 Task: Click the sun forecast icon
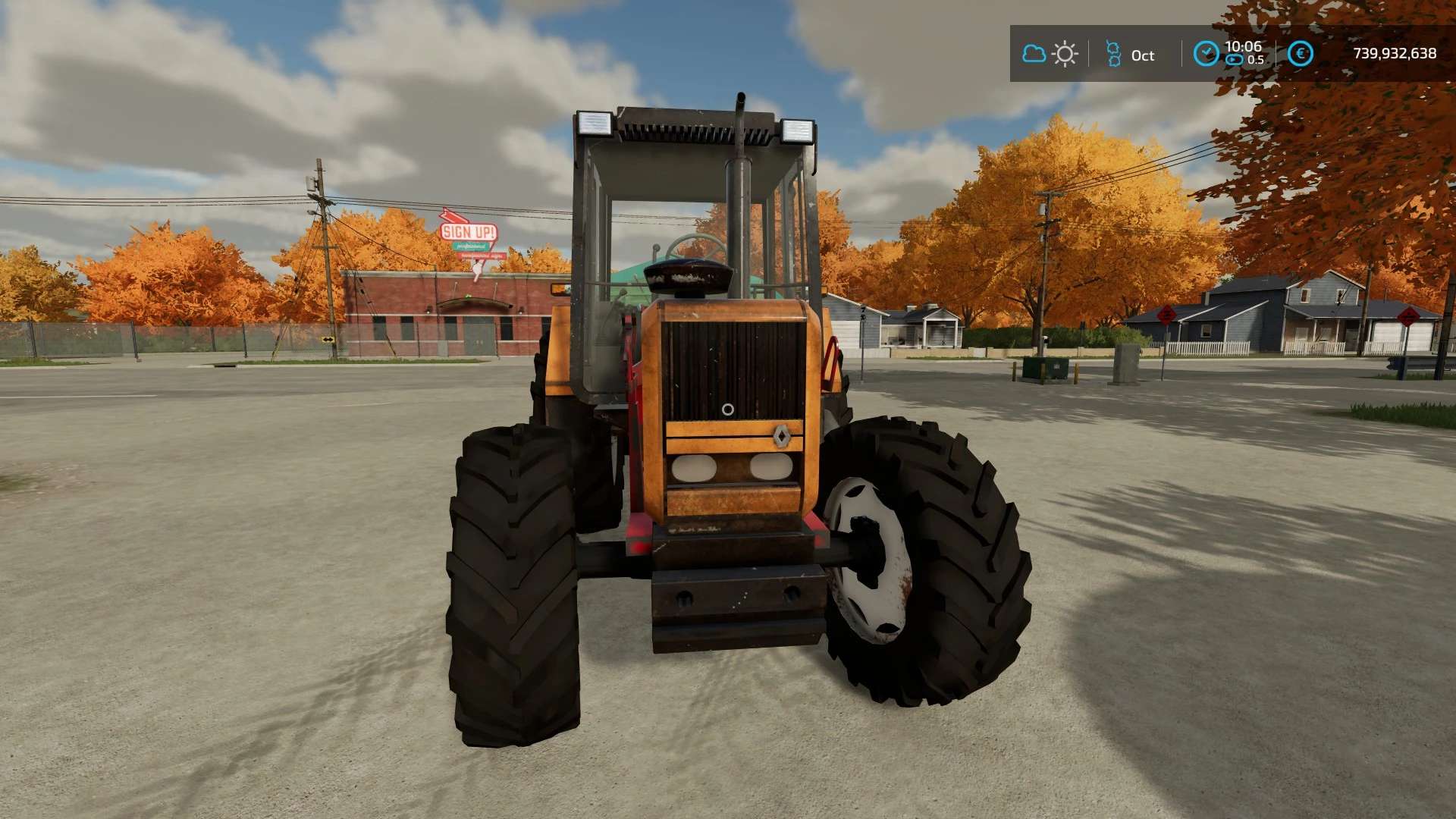pos(1065,54)
